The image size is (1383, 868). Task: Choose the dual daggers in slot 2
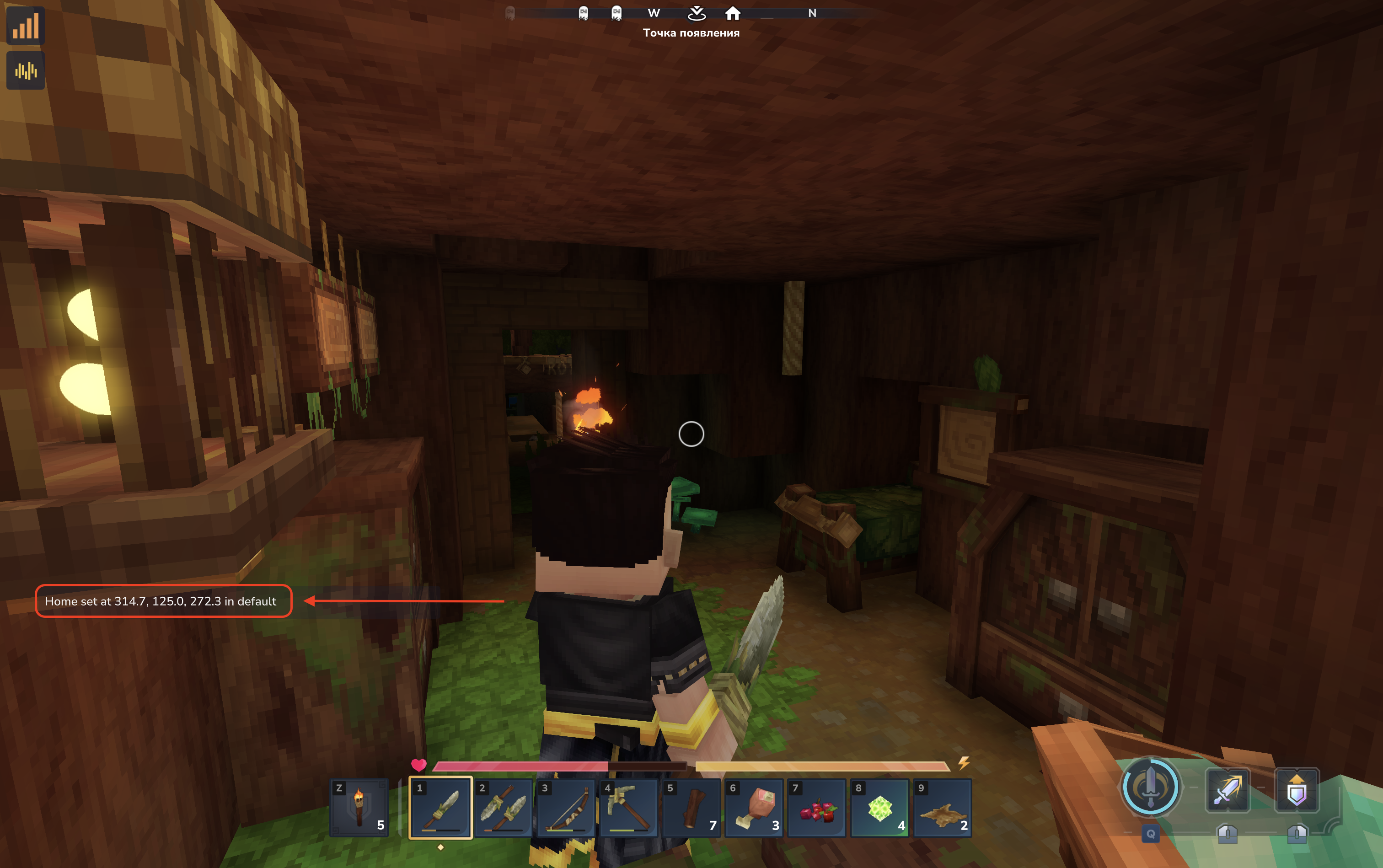(x=504, y=807)
